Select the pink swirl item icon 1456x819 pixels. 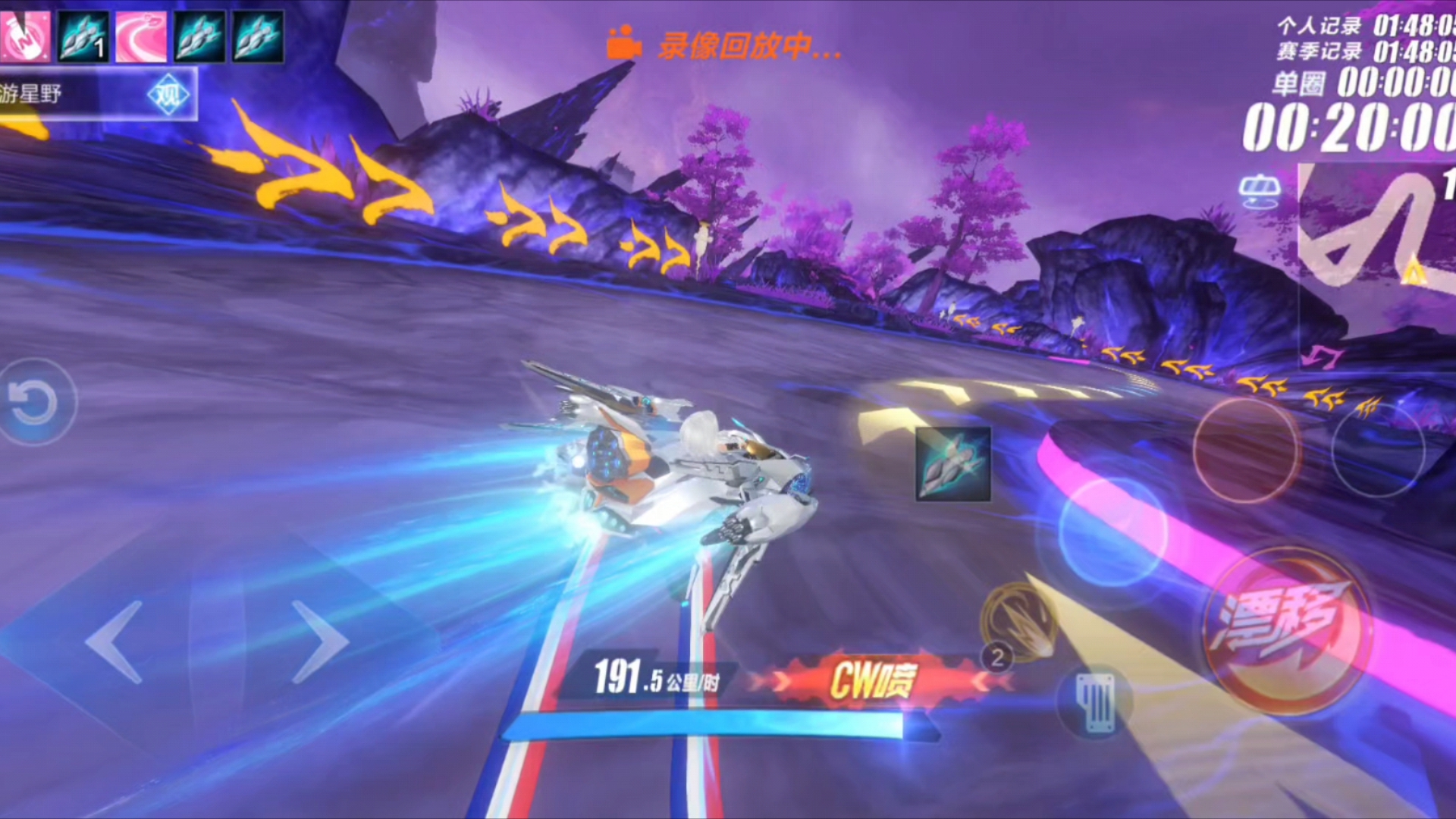click(x=142, y=36)
